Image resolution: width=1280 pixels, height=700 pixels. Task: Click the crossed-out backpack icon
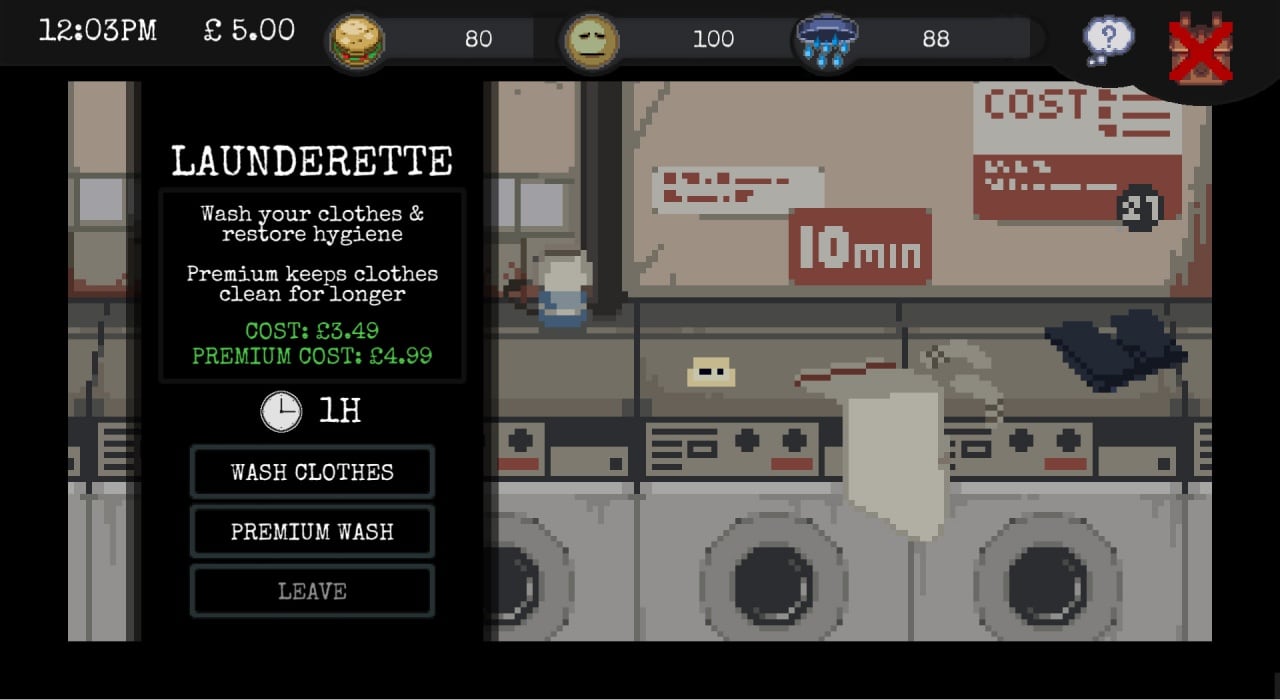click(x=1201, y=48)
